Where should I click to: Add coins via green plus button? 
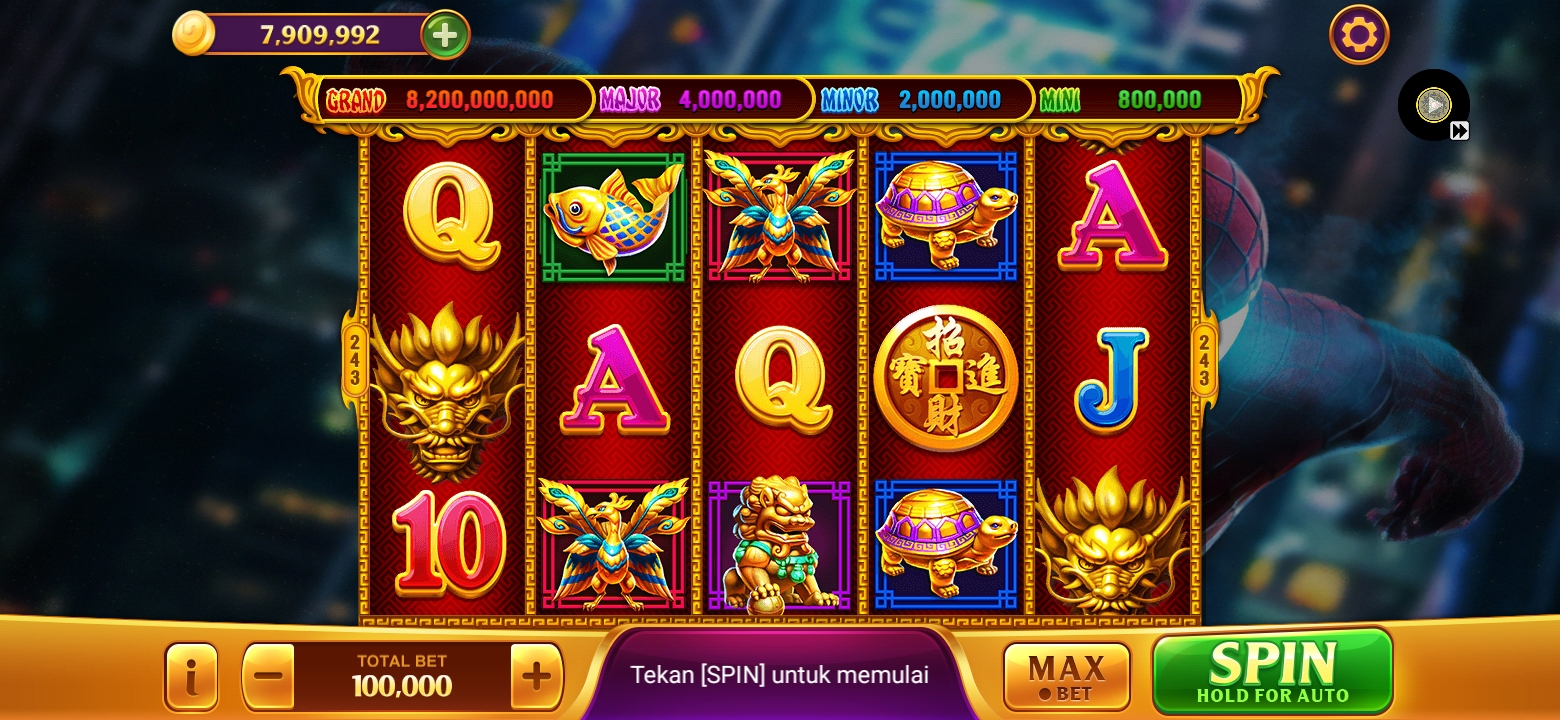point(443,33)
